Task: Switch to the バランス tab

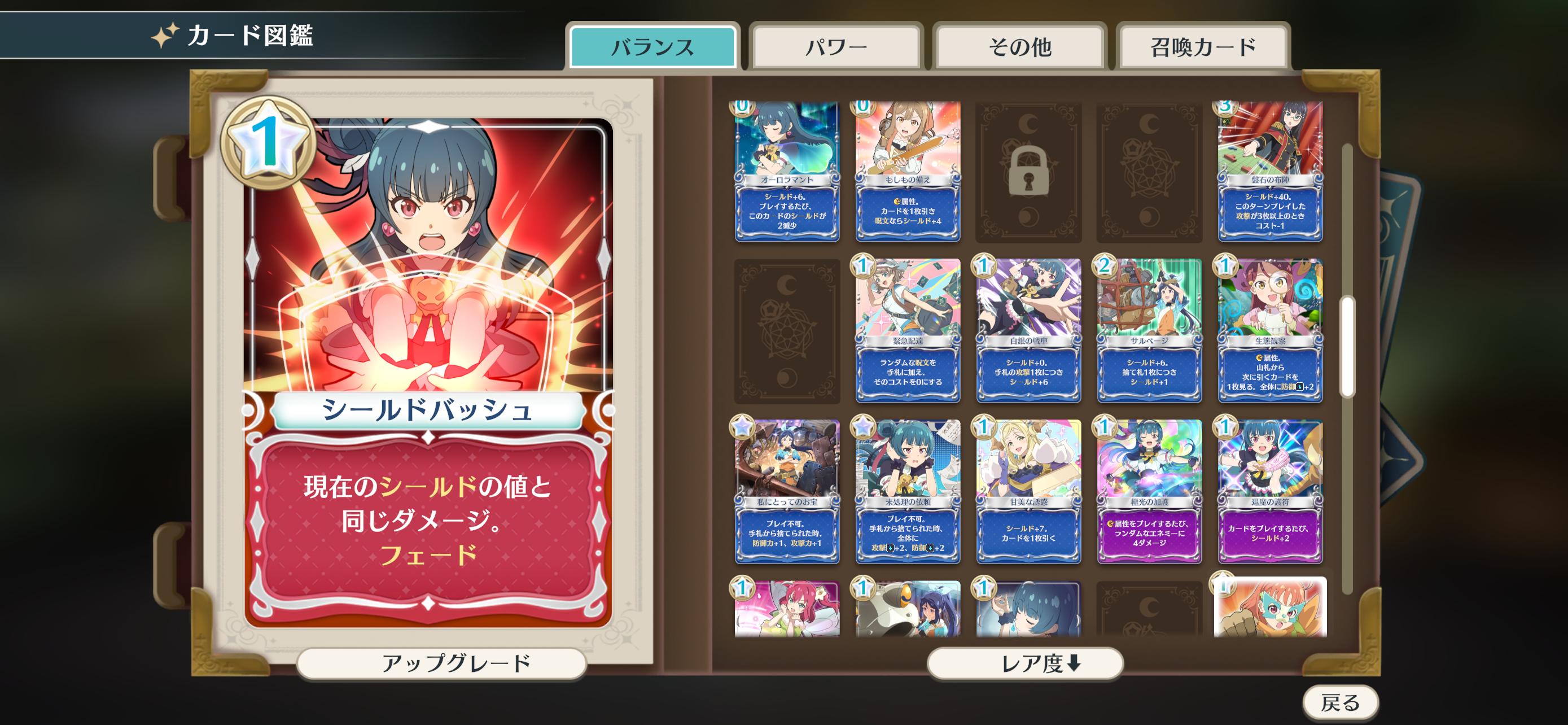Action: coord(652,47)
